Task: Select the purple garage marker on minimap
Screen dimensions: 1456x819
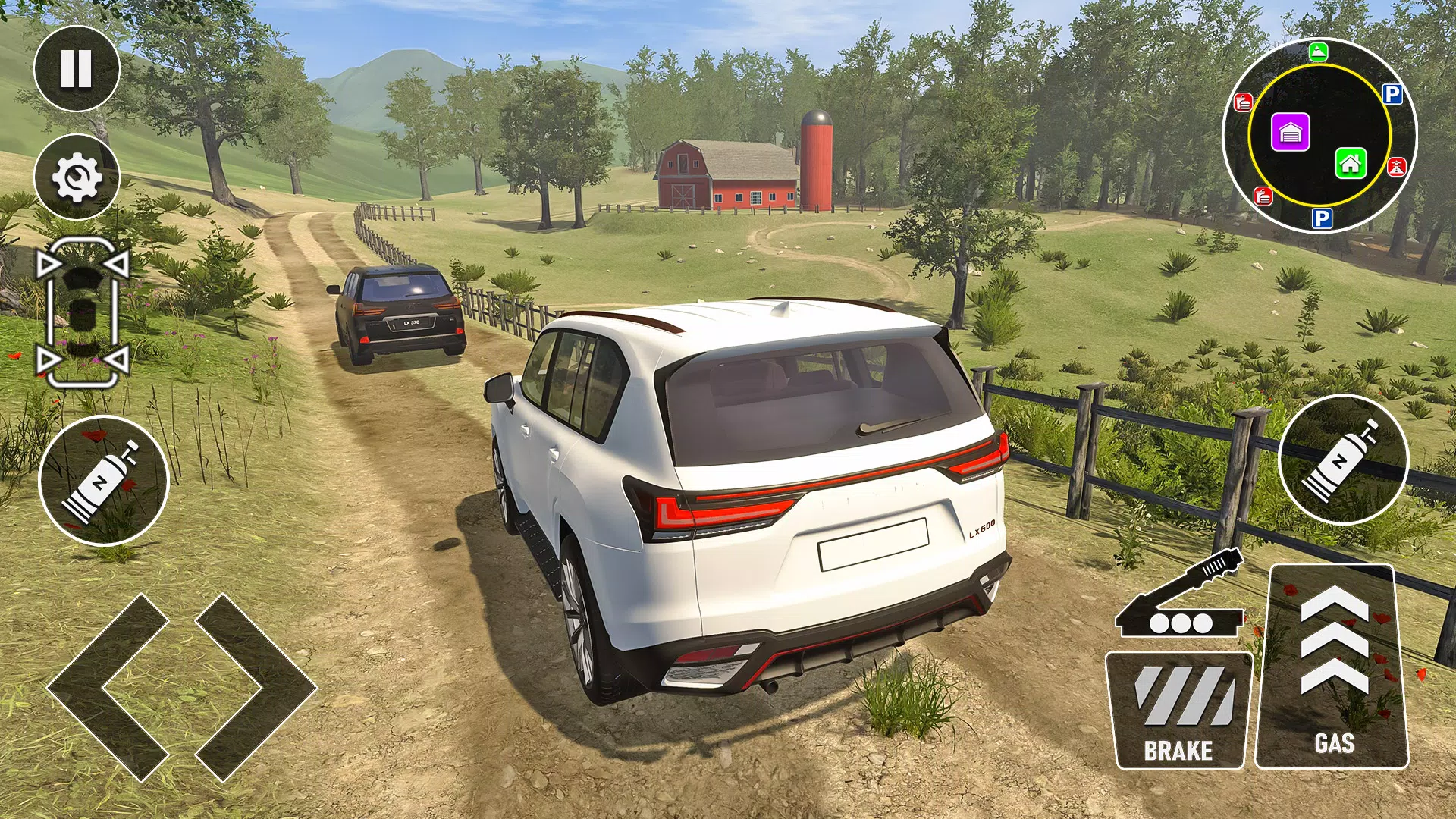Action: click(1290, 133)
